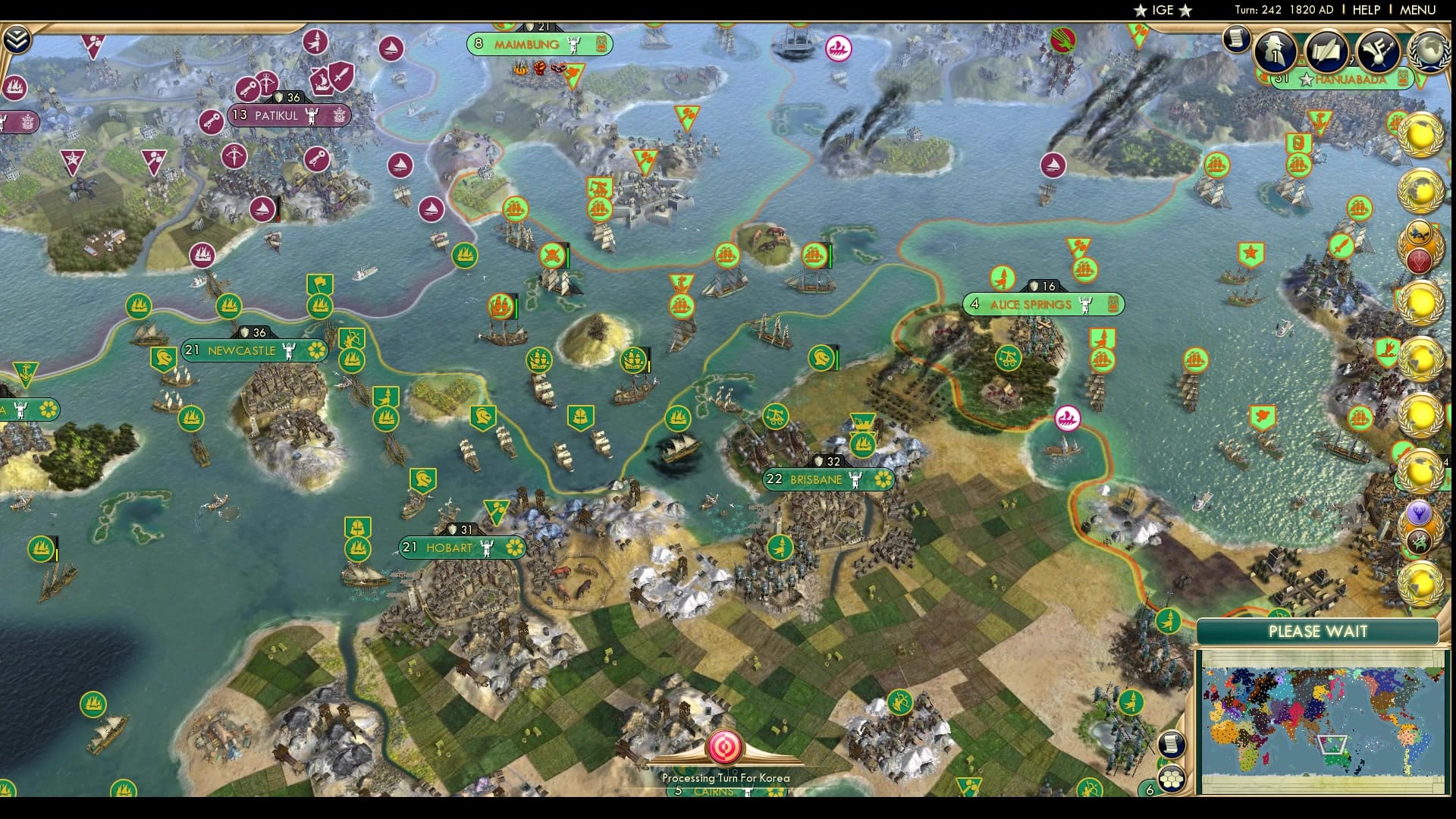Open the espionage overview with the spy icon

click(1273, 52)
